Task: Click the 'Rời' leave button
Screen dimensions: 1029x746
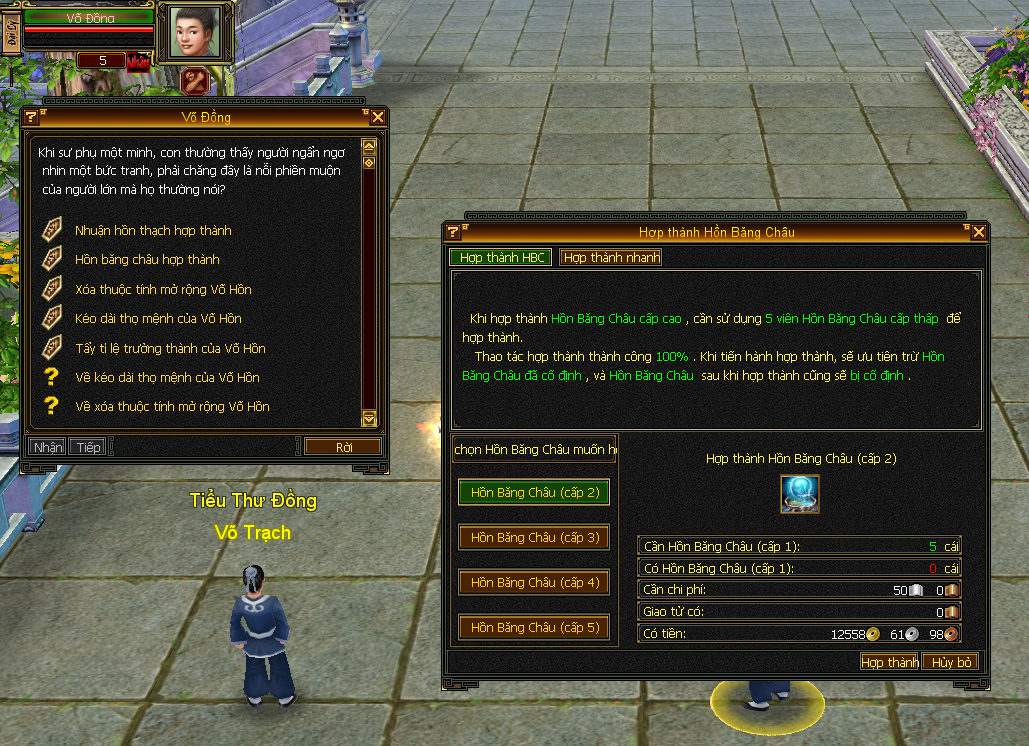Action: tap(344, 447)
